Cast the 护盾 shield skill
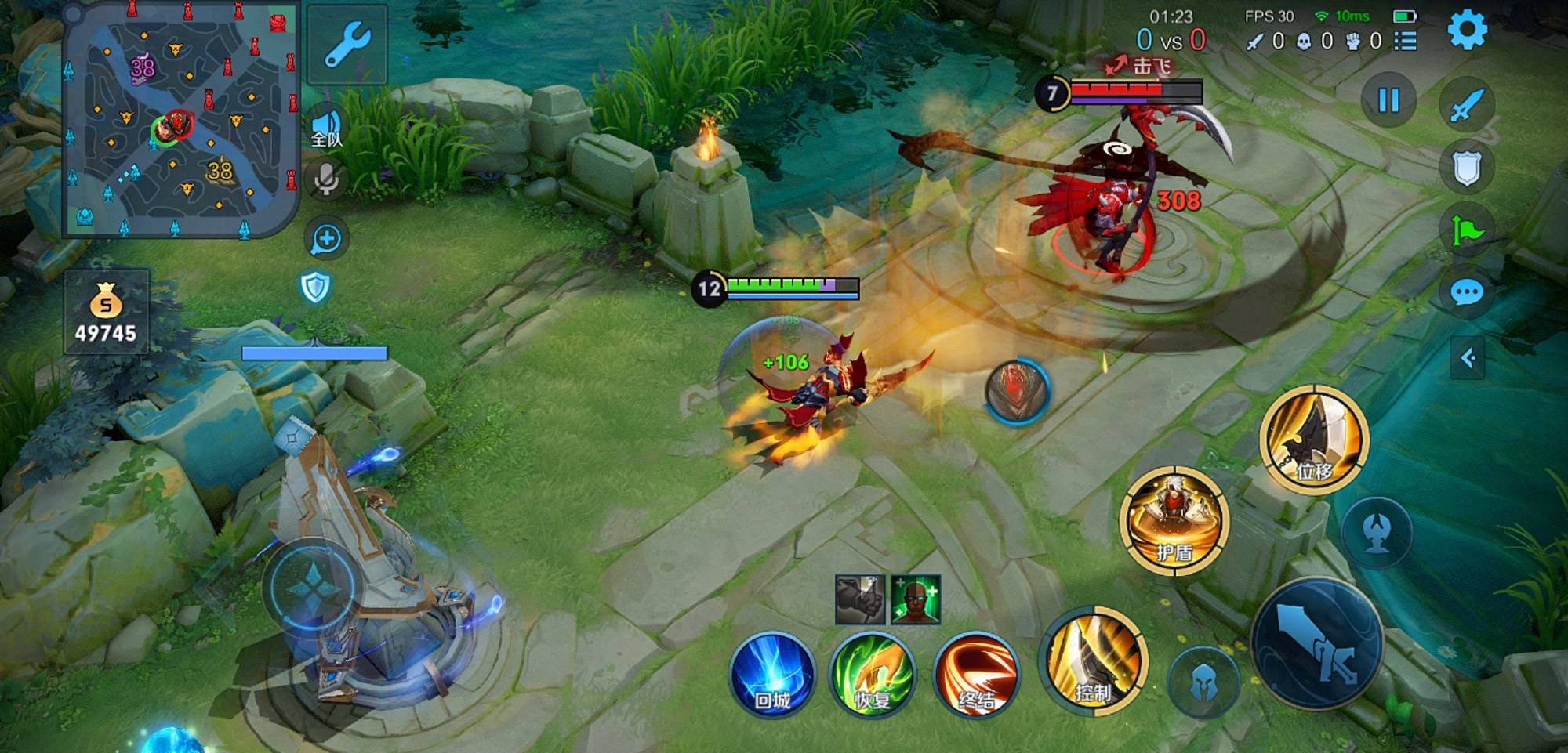Screen dimensions: 1568x753 click(x=1174, y=519)
